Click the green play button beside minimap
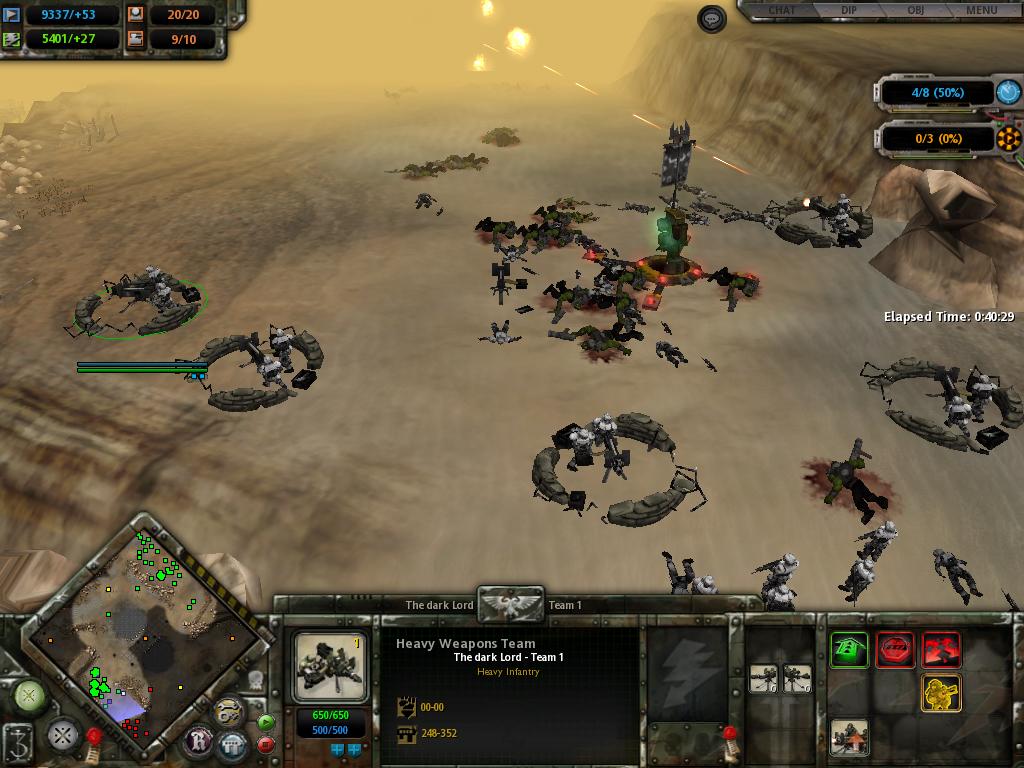 coord(266,721)
